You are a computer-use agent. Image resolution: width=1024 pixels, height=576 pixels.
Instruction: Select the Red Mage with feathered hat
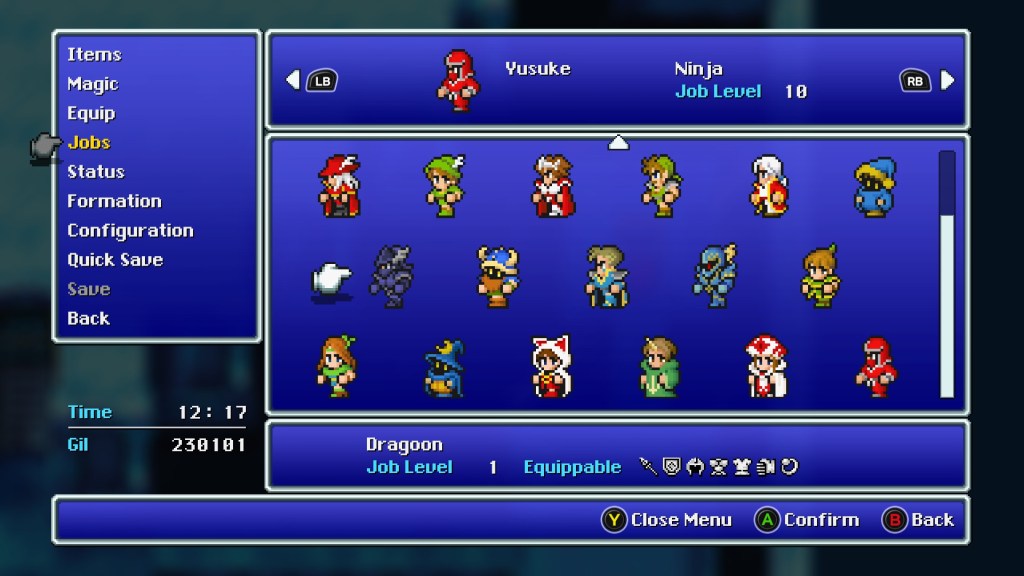[x=339, y=186]
